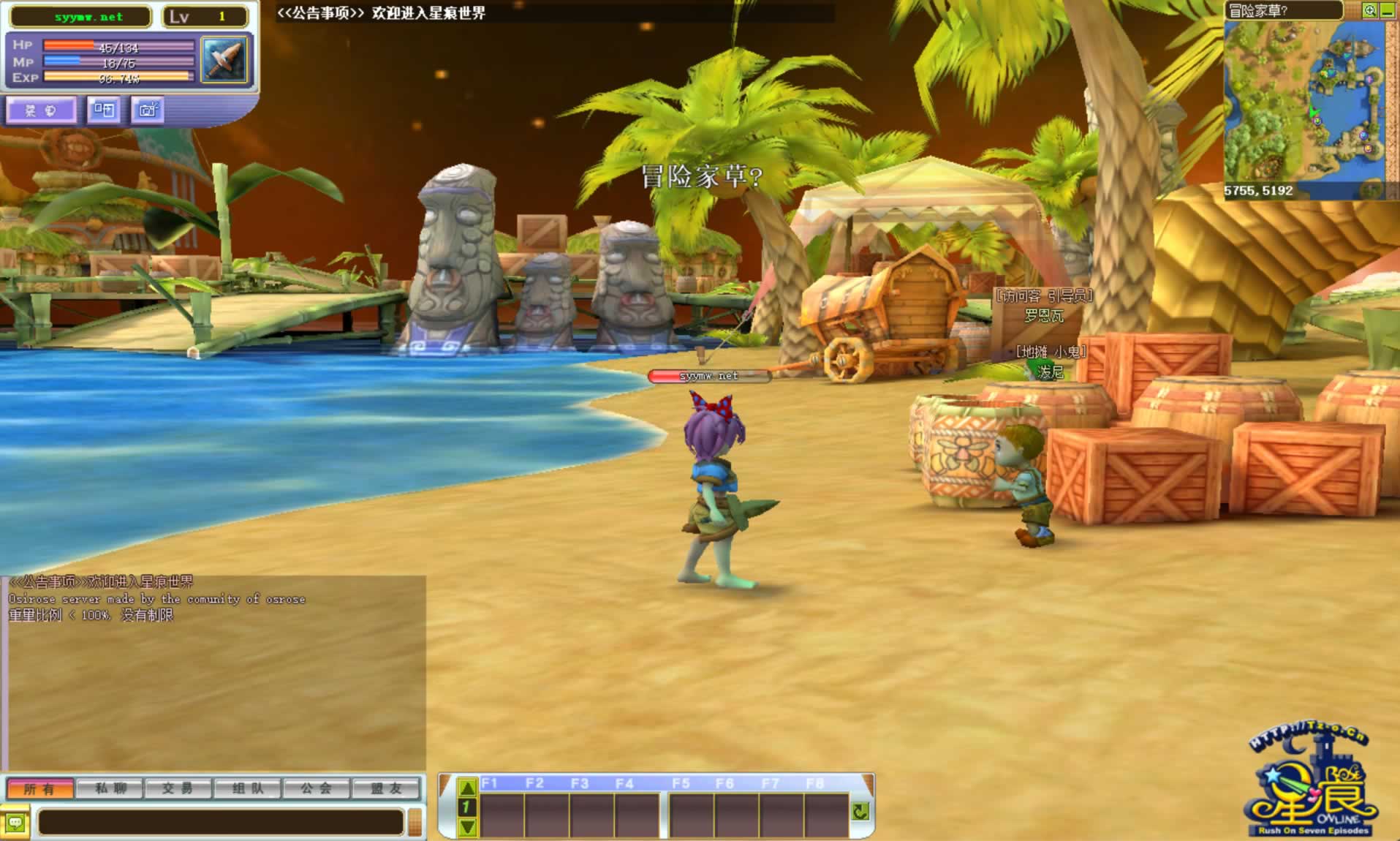Image resolution: width=1400 pixels, height=841 pixels.
Task: Click the green speech-bubble chat icon
Action: pos(15,823)
